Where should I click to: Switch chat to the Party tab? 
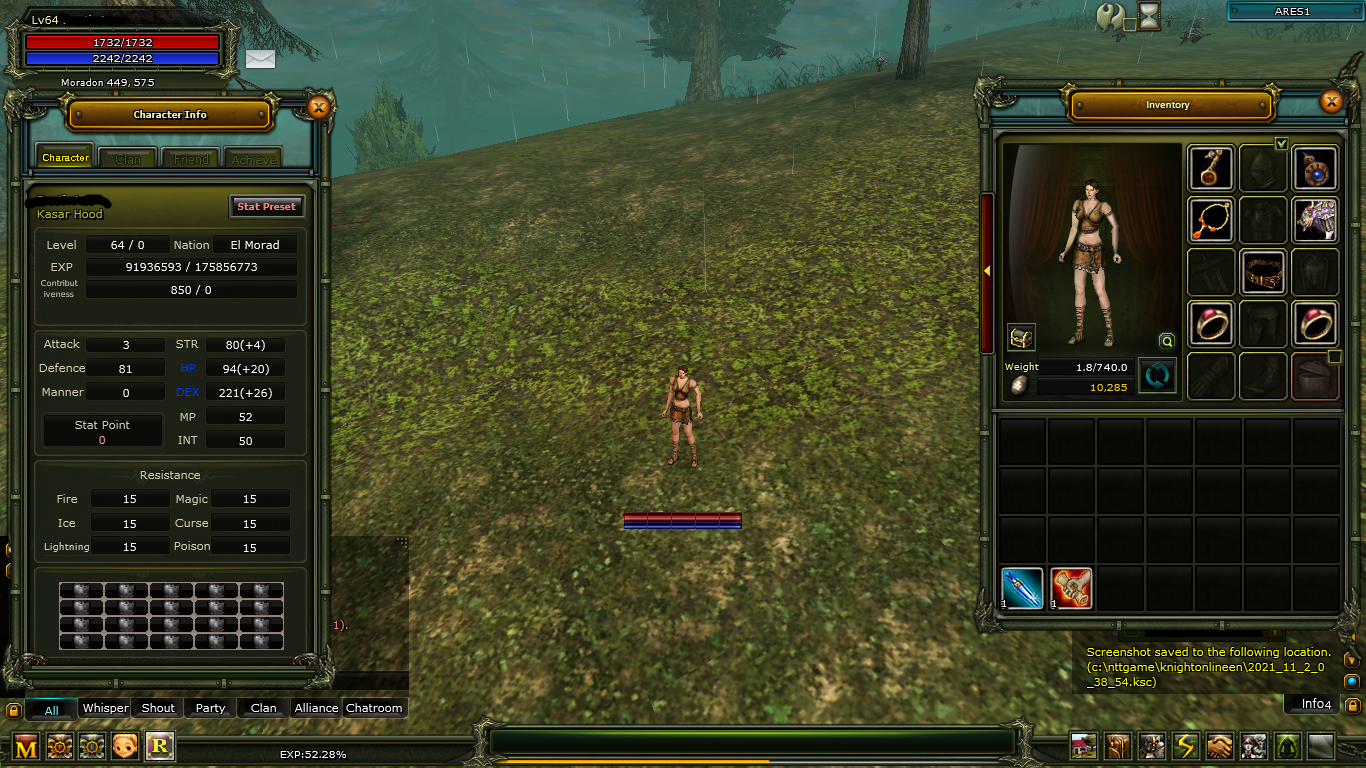click(210, 708)
